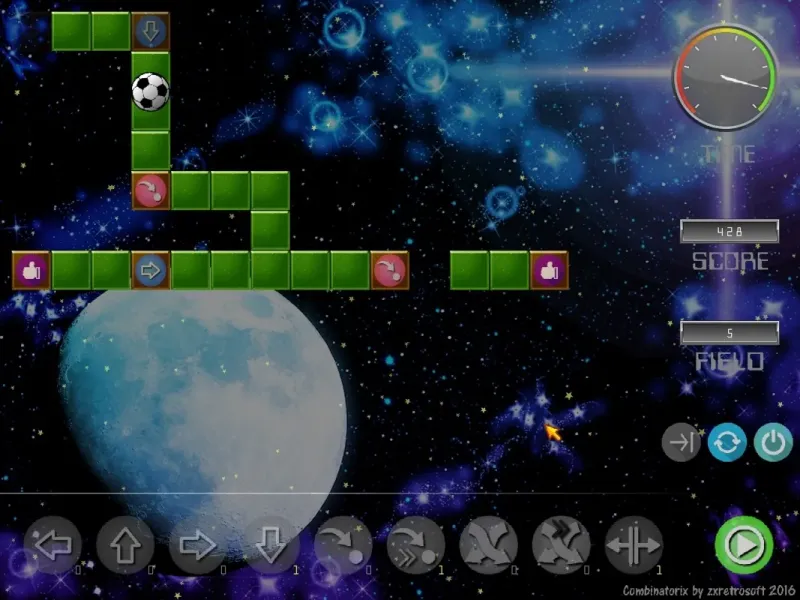Select the left arrow direction tool
The image size is (800, 600).
(52, 546)
